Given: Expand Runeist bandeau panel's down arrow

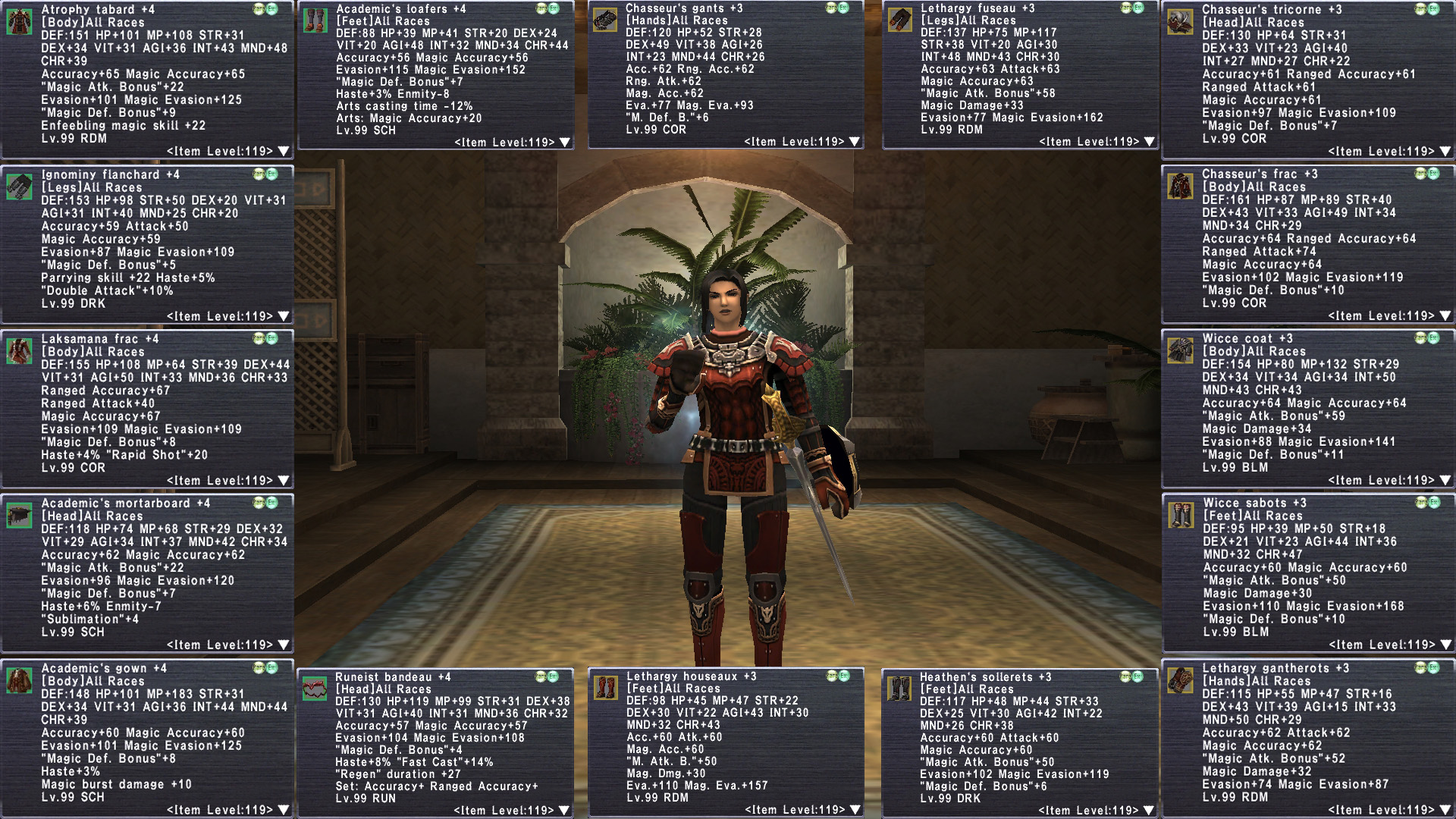Looking at the screenshot, I should point(565,811).
